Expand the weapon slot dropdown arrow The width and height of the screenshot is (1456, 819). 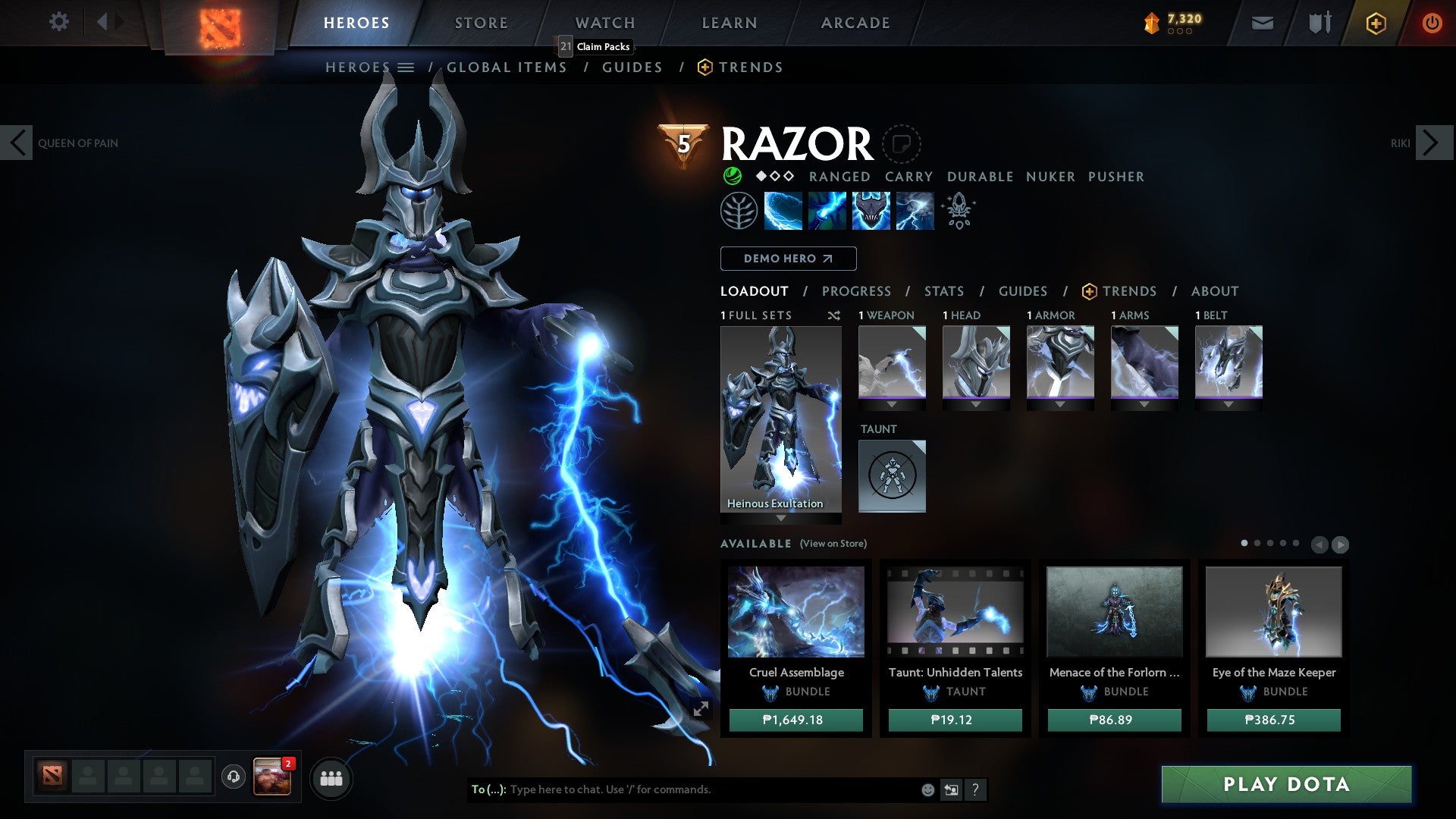892,403
